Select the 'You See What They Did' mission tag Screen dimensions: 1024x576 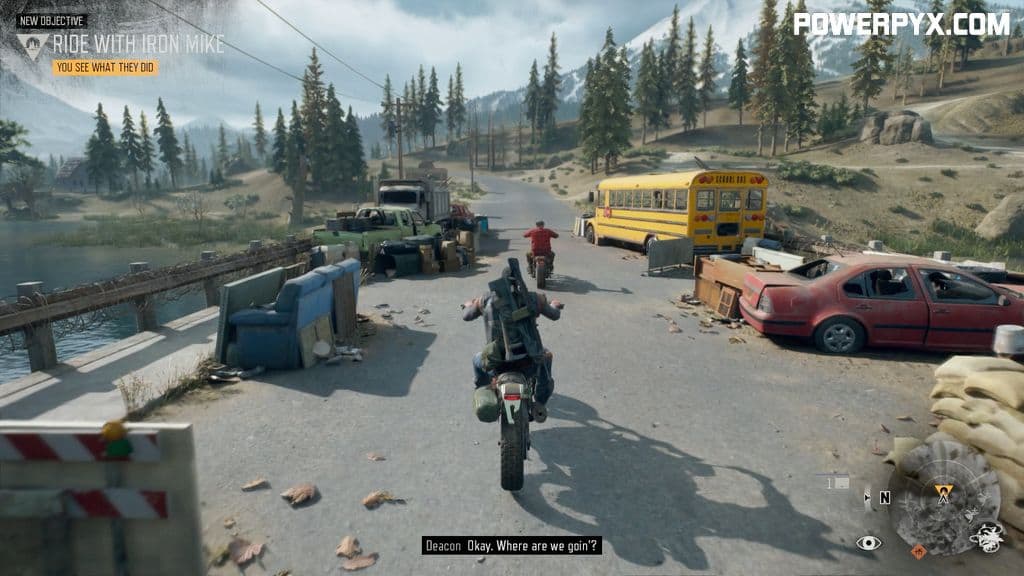[106, 68]
